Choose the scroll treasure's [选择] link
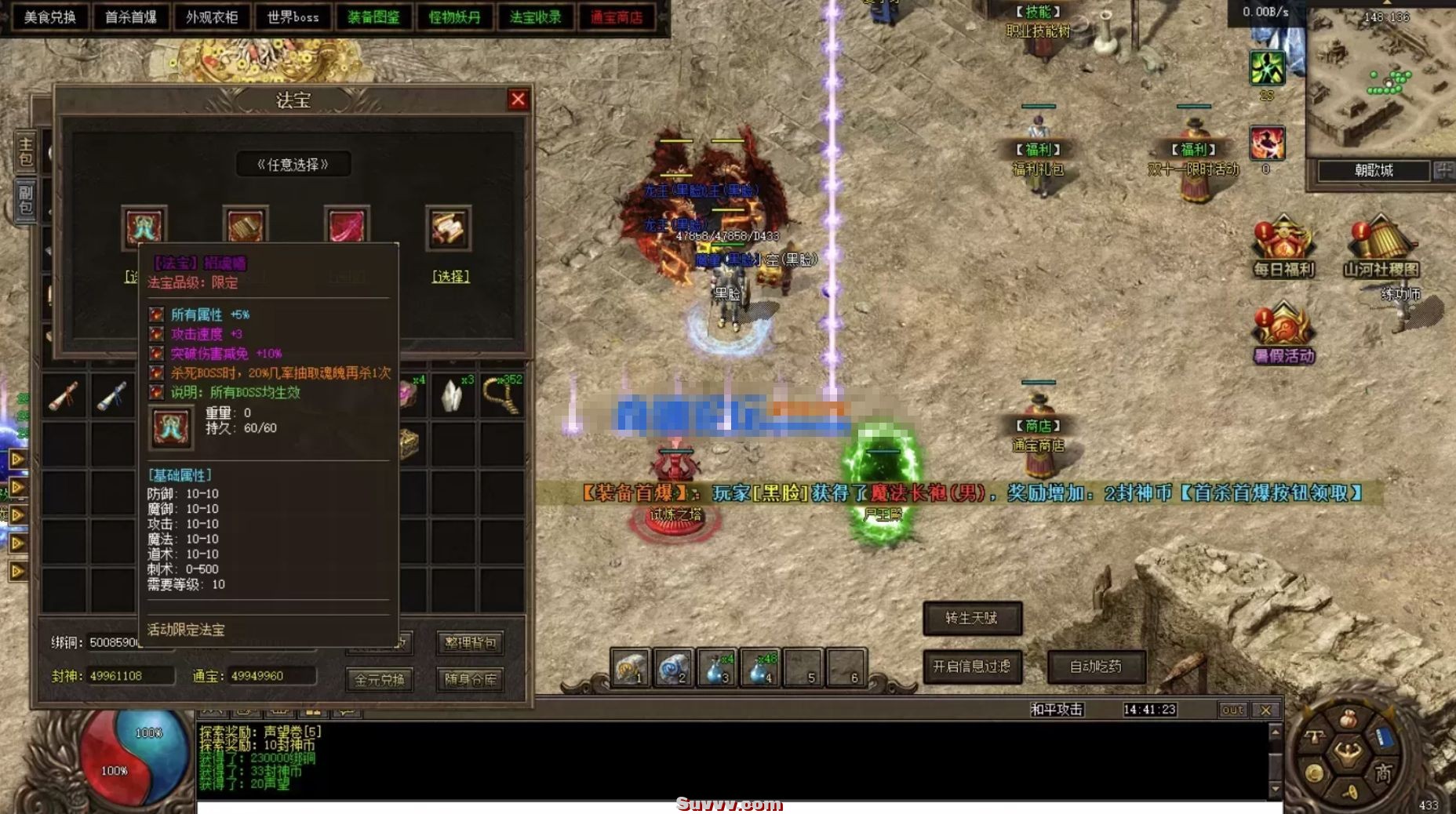 [x=450, y=276]
